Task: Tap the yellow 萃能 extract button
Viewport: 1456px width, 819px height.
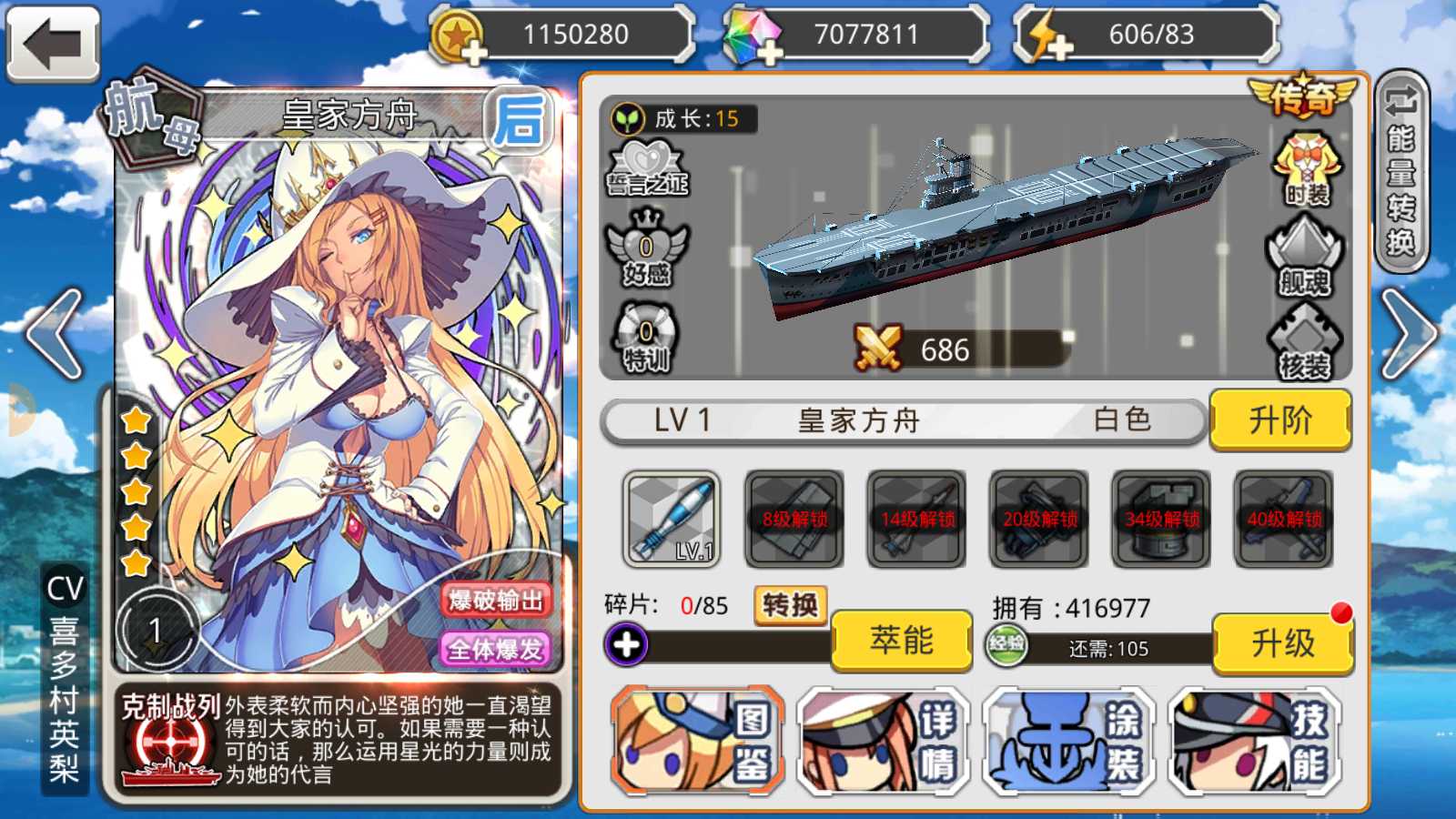Action: 901,642
